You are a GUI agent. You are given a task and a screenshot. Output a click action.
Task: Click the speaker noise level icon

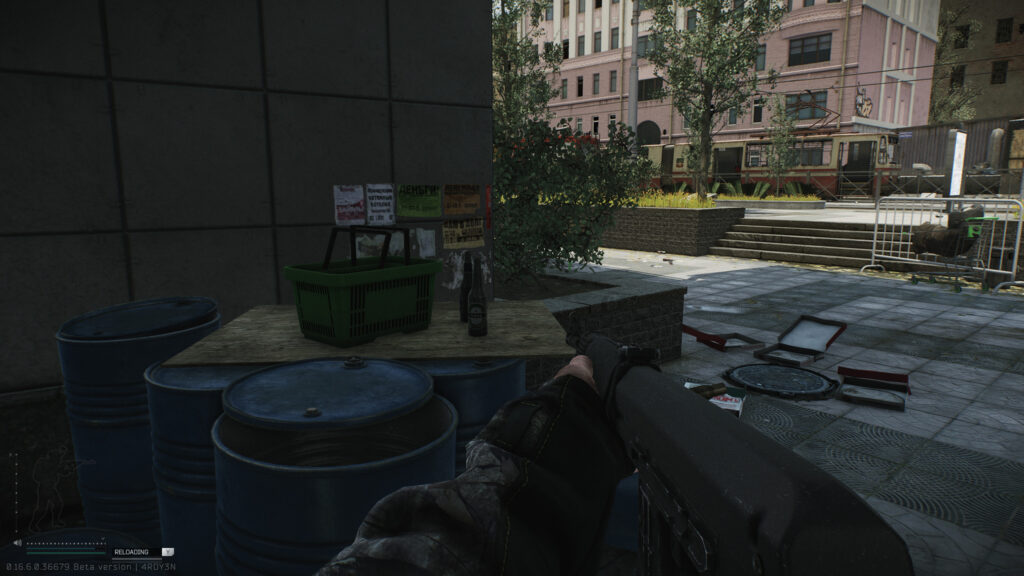16,544
